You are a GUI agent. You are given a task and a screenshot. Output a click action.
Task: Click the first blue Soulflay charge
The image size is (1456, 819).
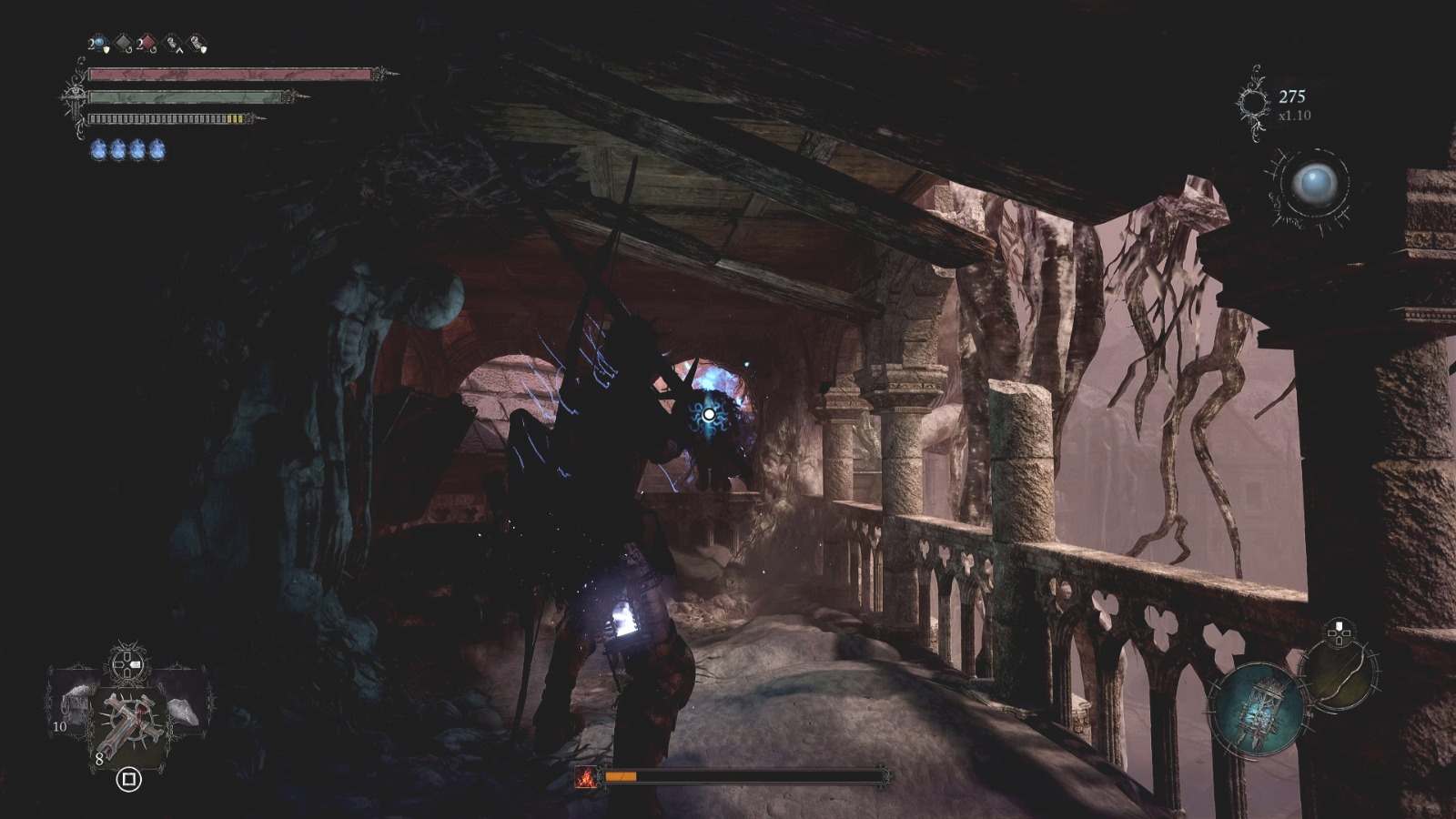[x=96, y=148]
